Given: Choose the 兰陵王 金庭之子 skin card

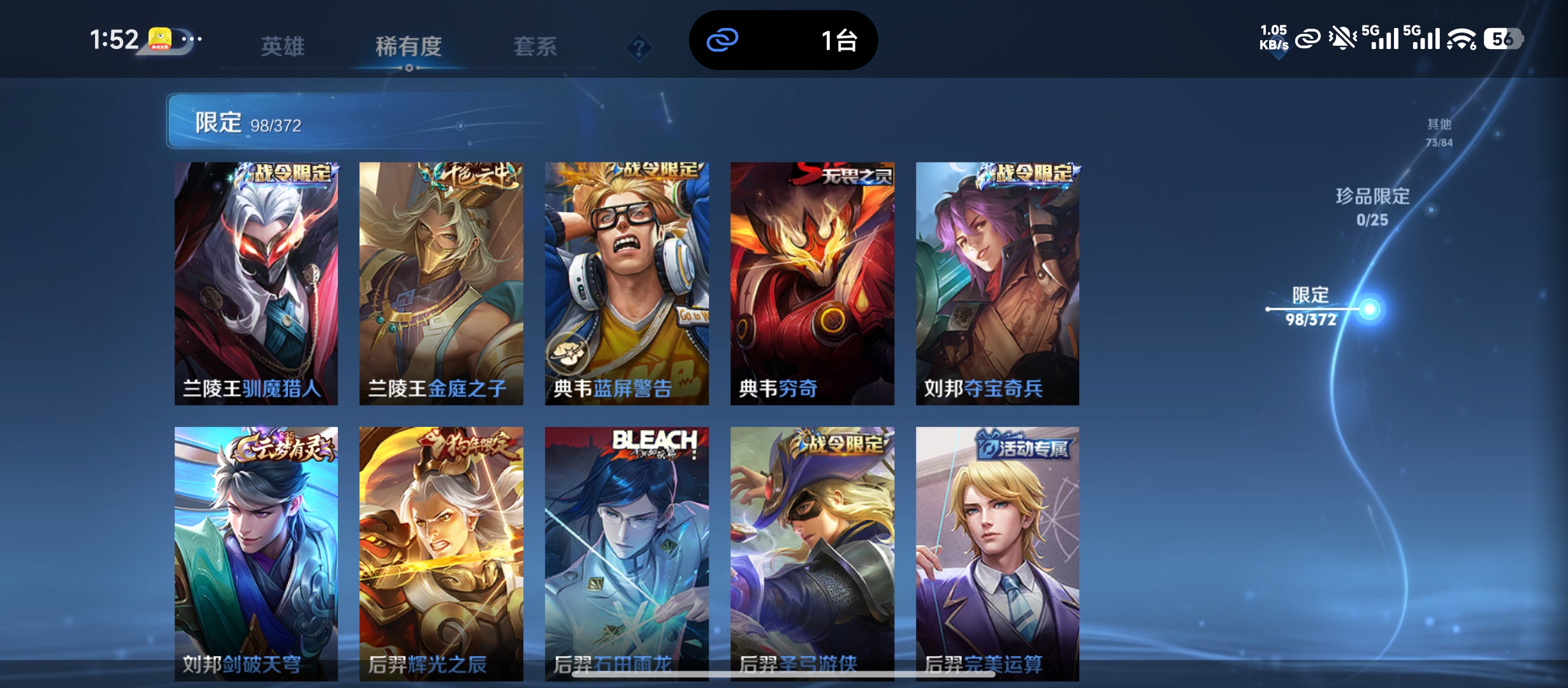Looking at the screenshot, I should click(441, 283).
